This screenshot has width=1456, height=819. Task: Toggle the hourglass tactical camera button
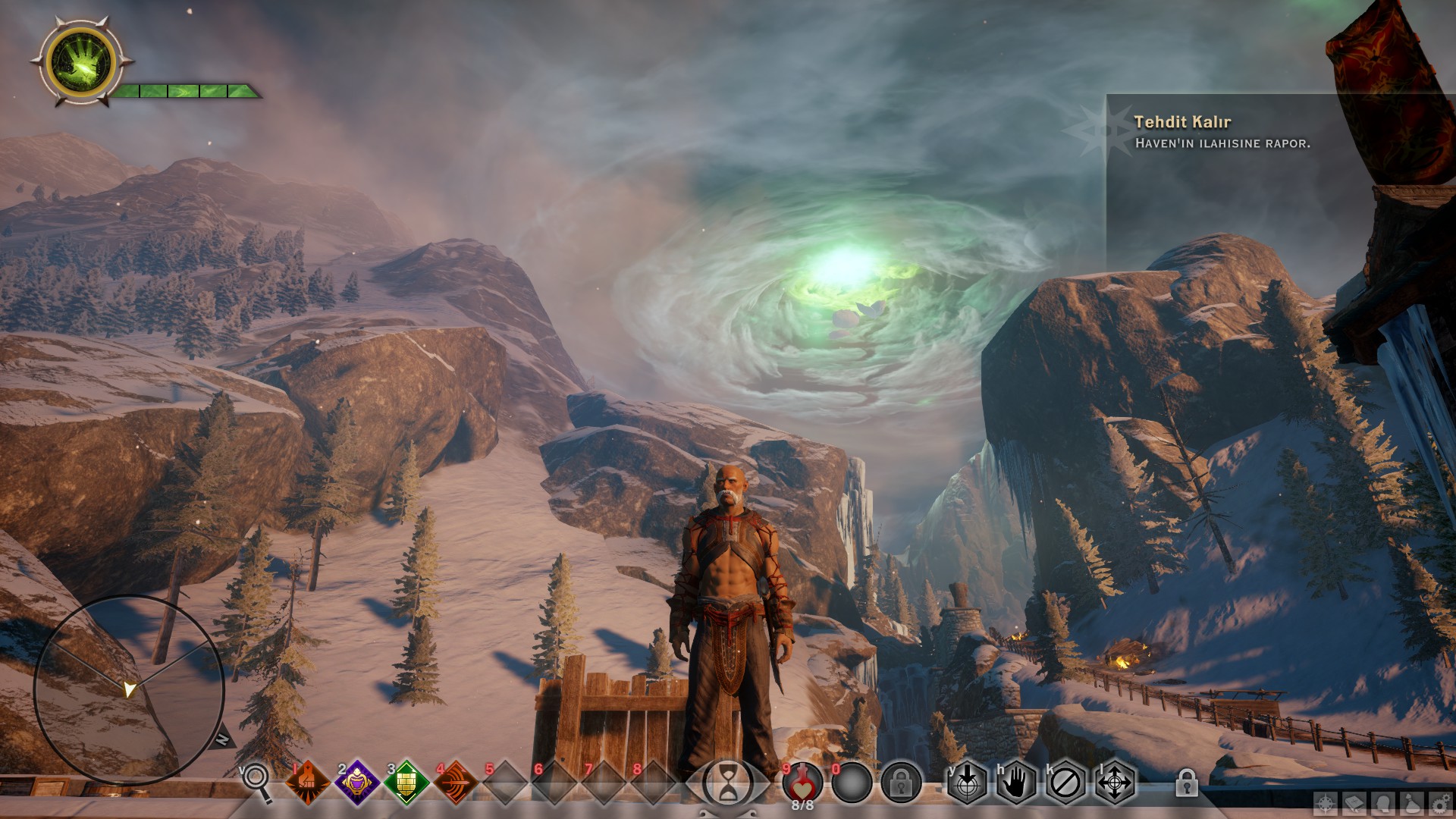click(x=728, y=783)
